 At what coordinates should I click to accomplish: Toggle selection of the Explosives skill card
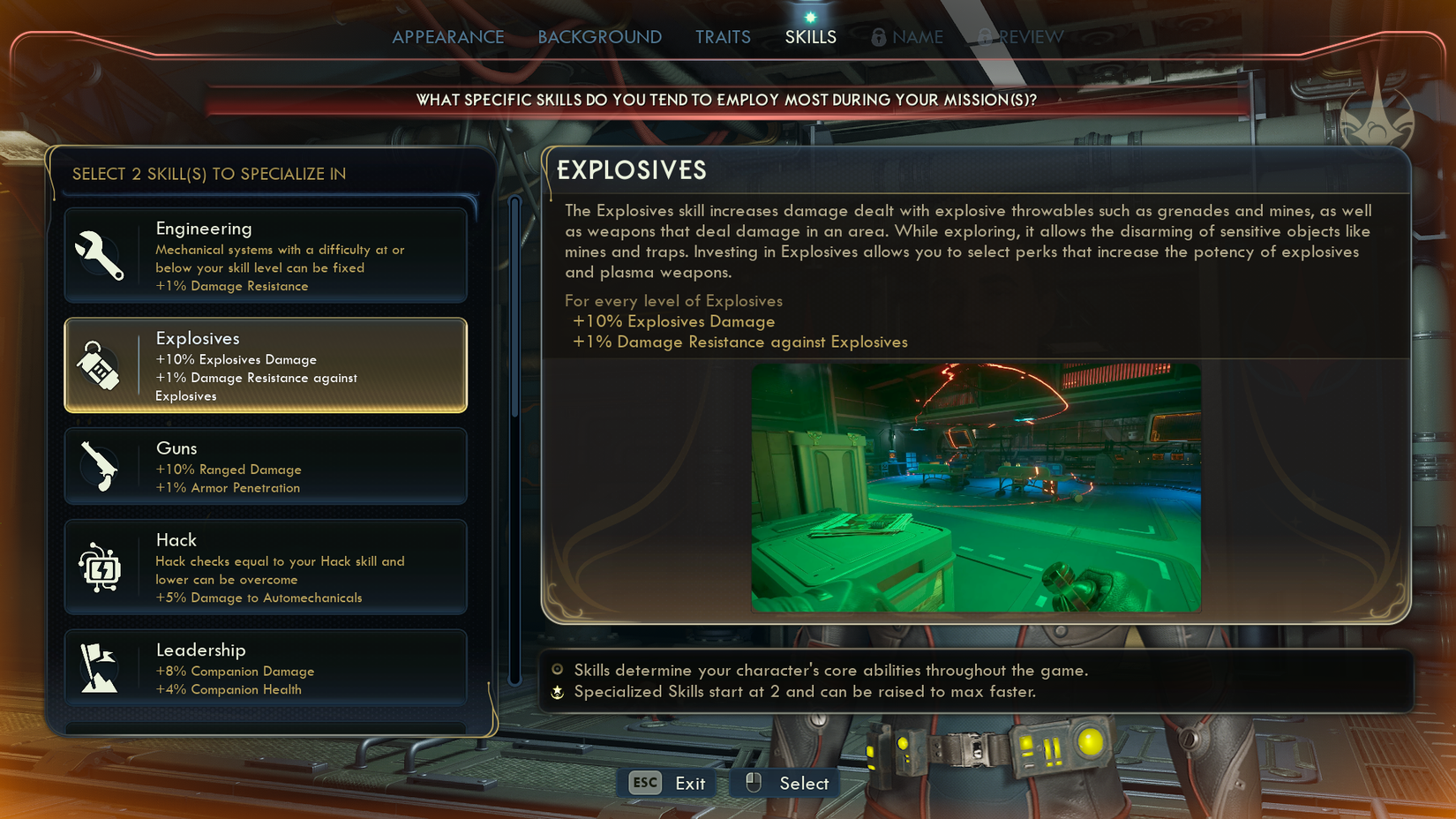(x=265, y=365)
